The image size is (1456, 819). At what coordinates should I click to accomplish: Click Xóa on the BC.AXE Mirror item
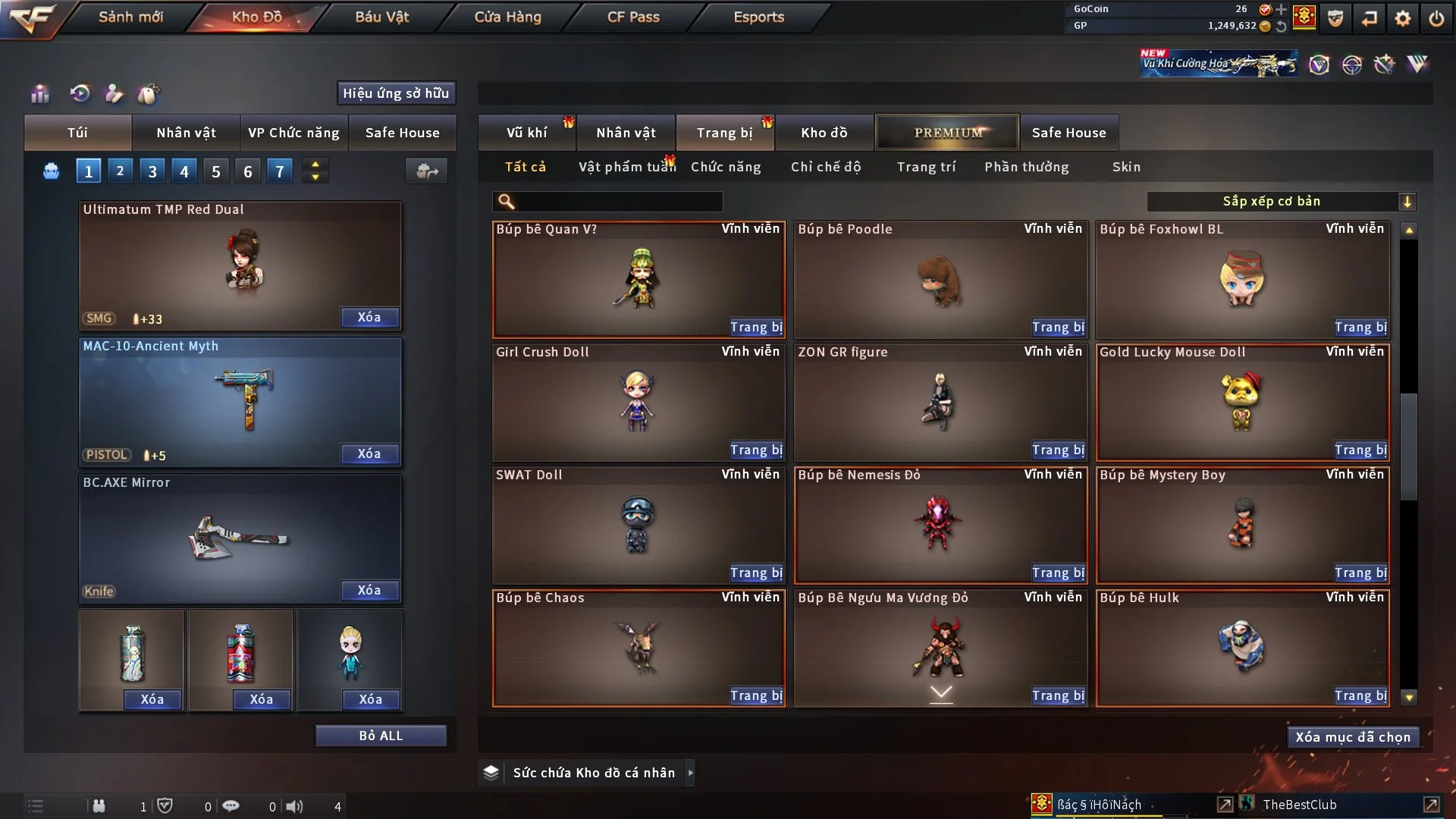pos(369,590)
